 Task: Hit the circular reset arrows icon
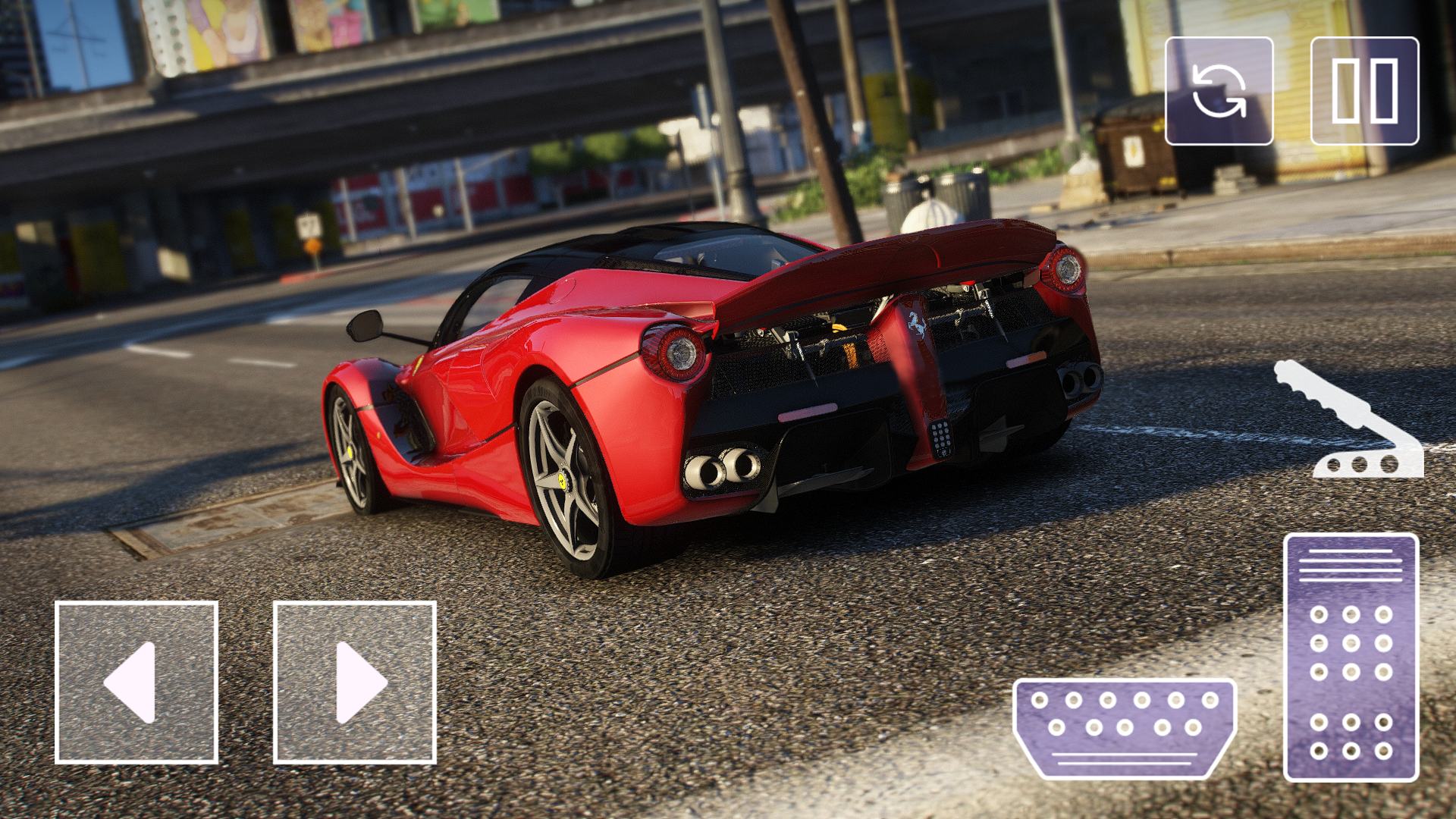tap(1219, 91)
